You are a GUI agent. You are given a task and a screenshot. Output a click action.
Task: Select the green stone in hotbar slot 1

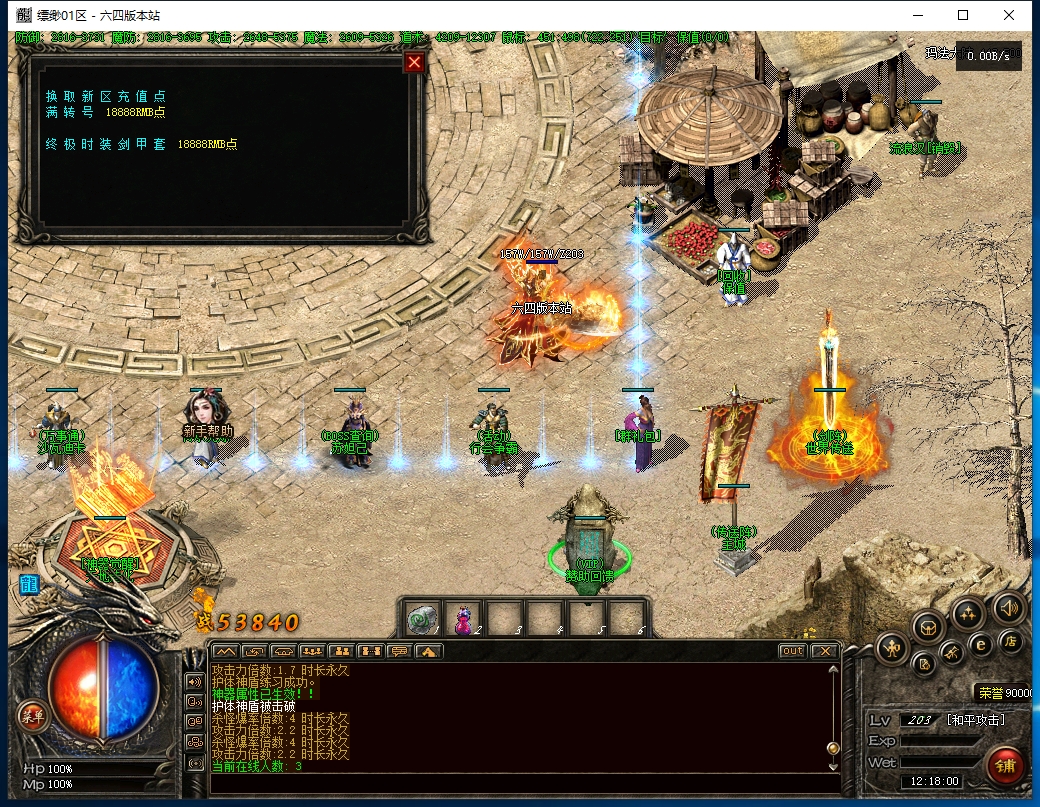coord(423,620)
